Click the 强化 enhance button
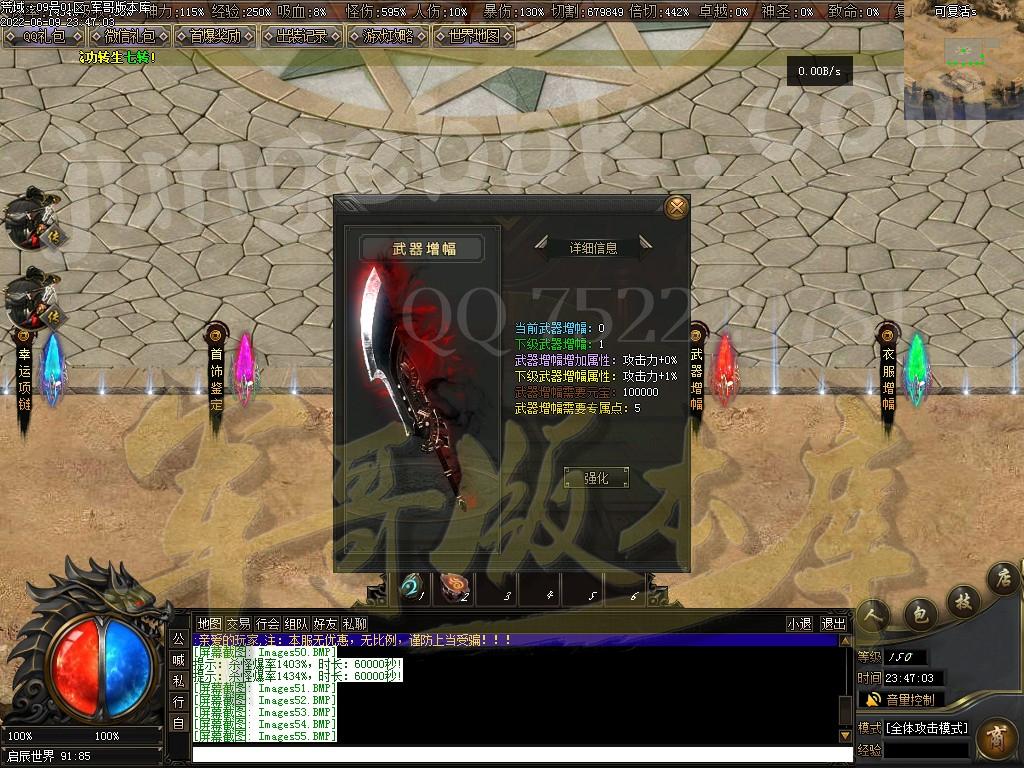Image resolution: width=1024 pixels, height=768 pixels. pos(596,478)
